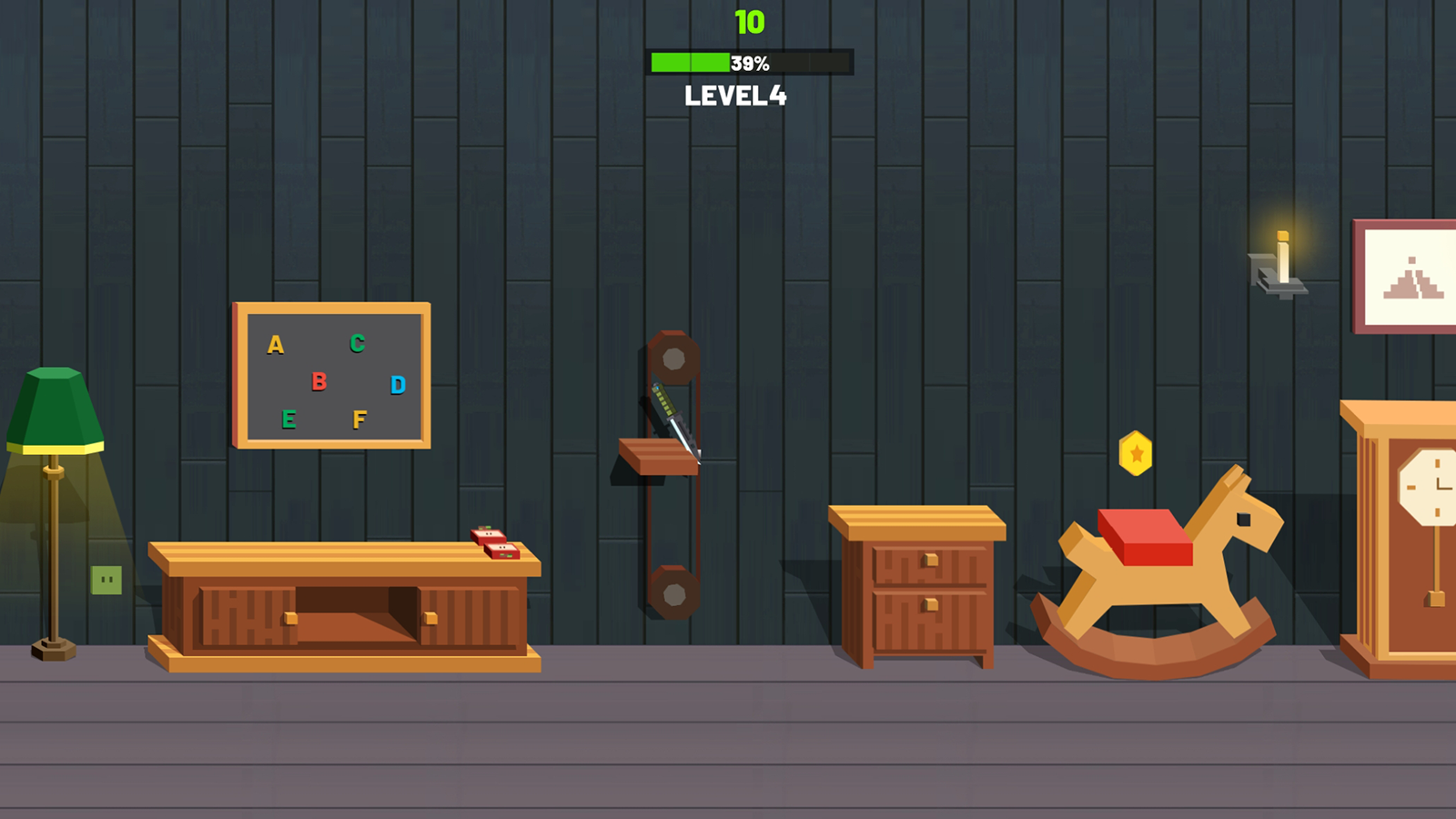Tap the knife on the pulley shelf
Screen dimensions: 1456x819
click(x=673, y=423)
